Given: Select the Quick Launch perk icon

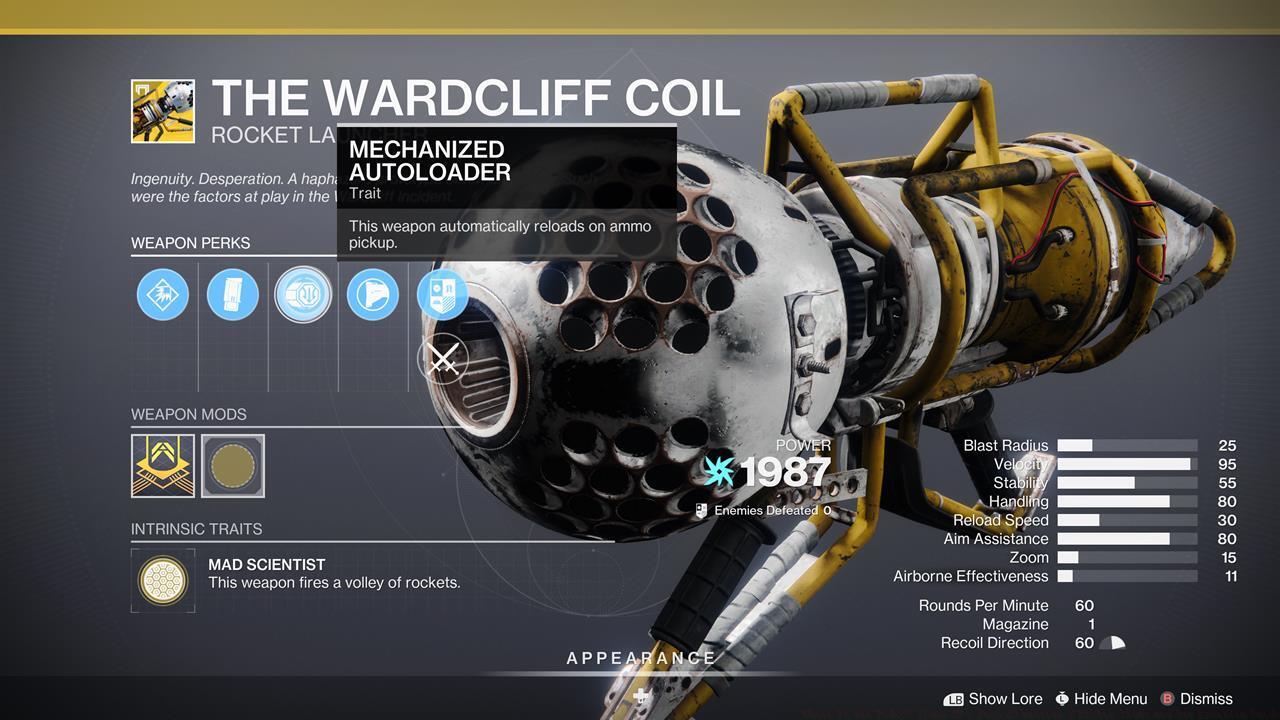Looking at the screenshot, I should click(x=372, y=294).
